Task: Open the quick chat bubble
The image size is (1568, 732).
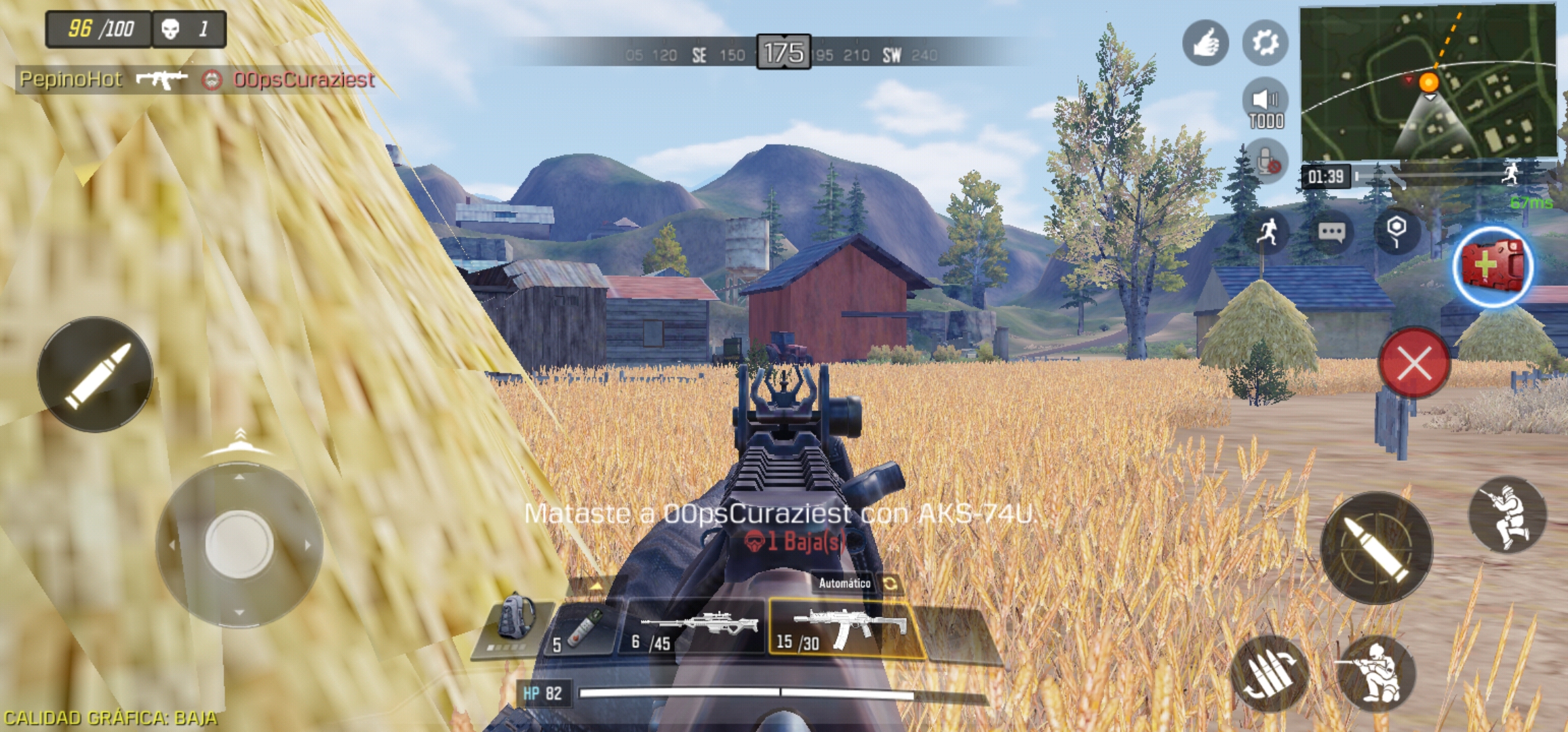Action: pyautogui.click(x=1331, y=232)
